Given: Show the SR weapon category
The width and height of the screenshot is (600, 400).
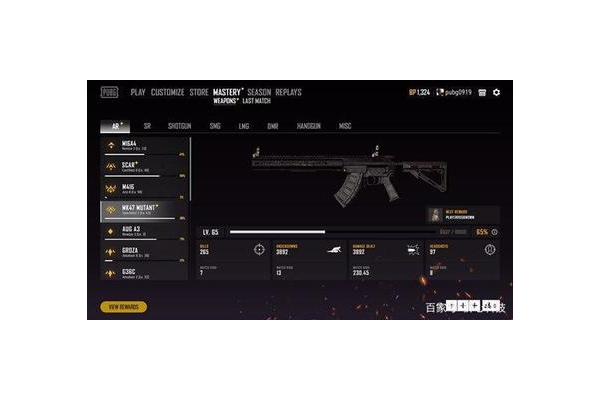Looking at the screenshot, I should pyautogui.click(x=147, y=127).
